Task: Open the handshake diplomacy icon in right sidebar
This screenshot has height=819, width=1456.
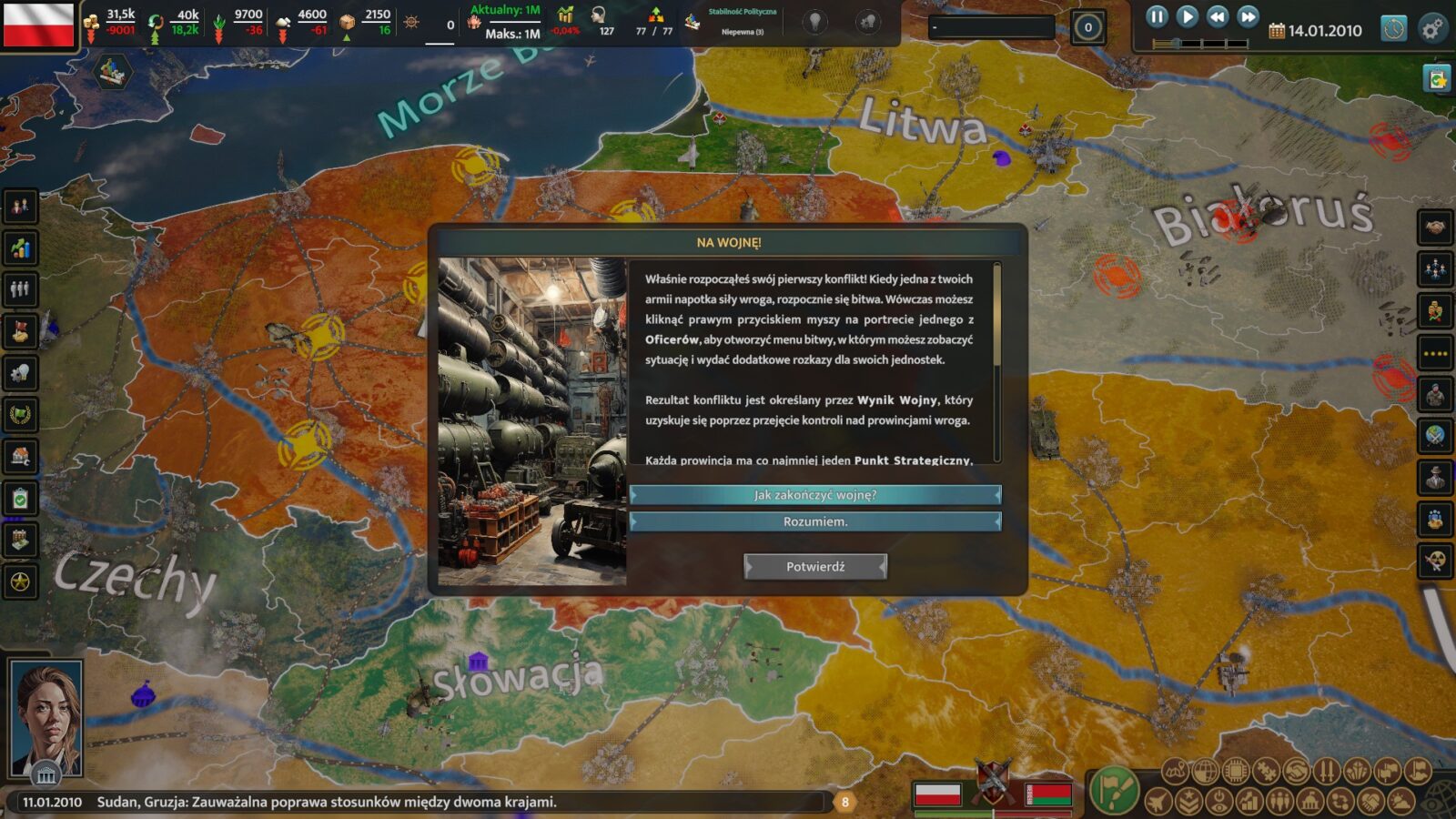Action: click(1435, 227)
